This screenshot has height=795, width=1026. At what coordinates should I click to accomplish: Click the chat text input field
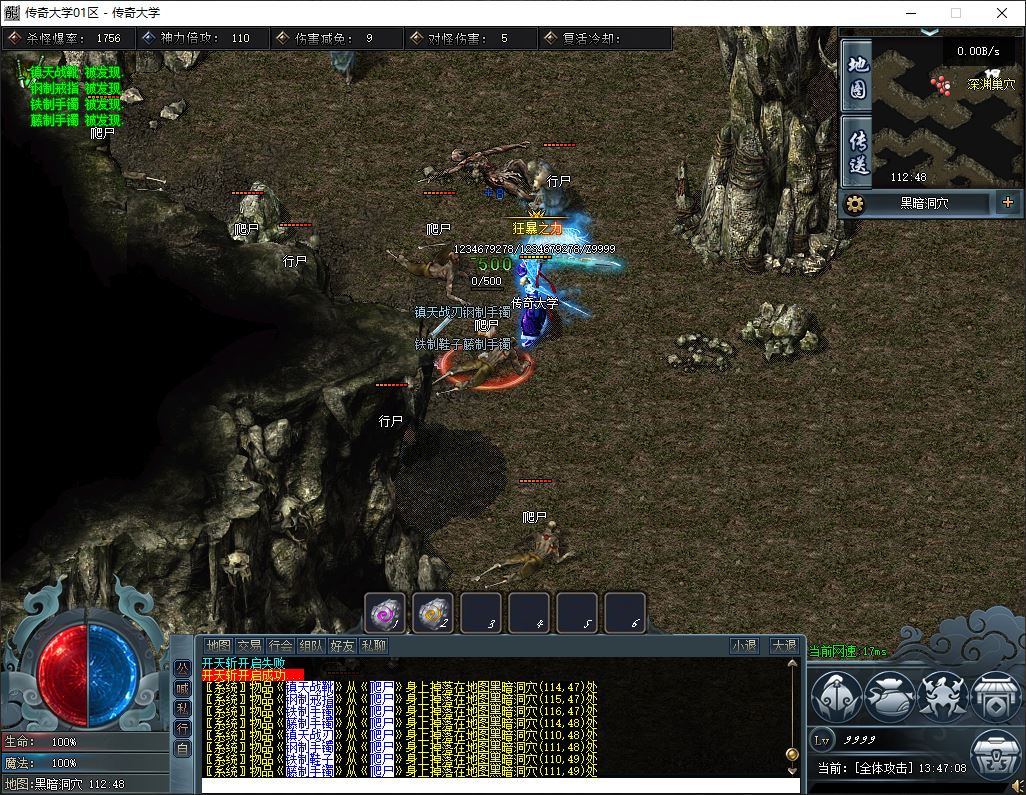500,786
